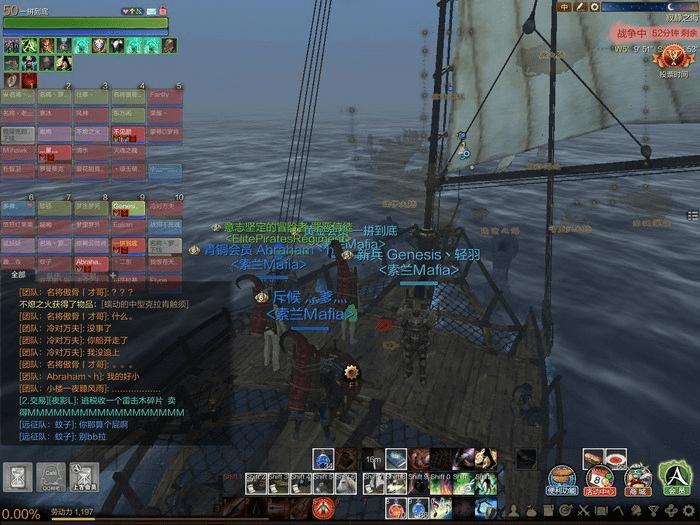The image size is (700, 525).
Task: Click the 战争中 war status banner
Action: tap(655, 32)
